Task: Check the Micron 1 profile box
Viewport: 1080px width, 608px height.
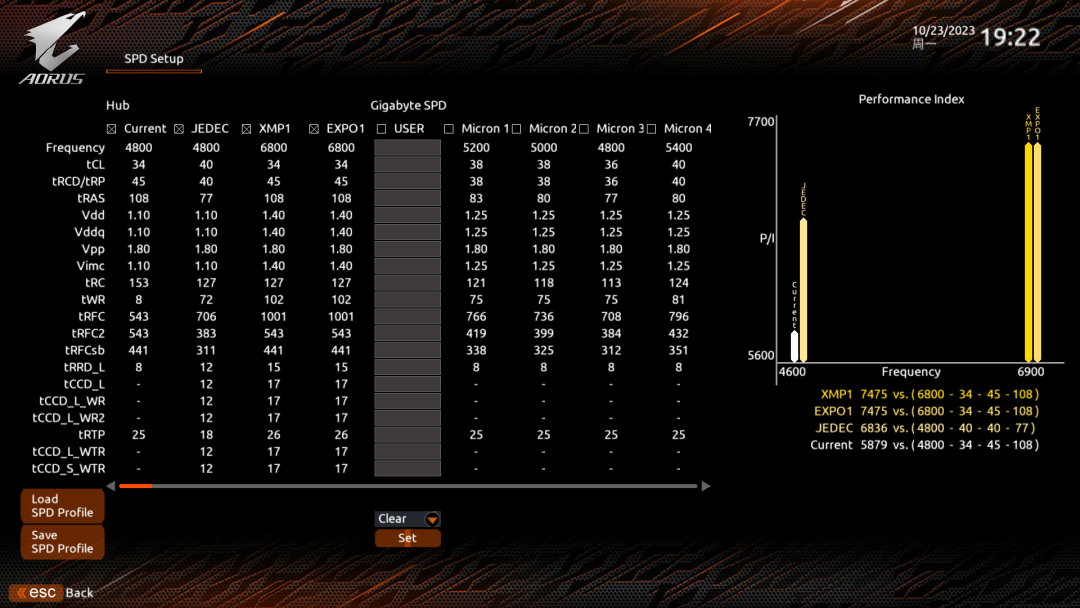Action: pos(449,129)
